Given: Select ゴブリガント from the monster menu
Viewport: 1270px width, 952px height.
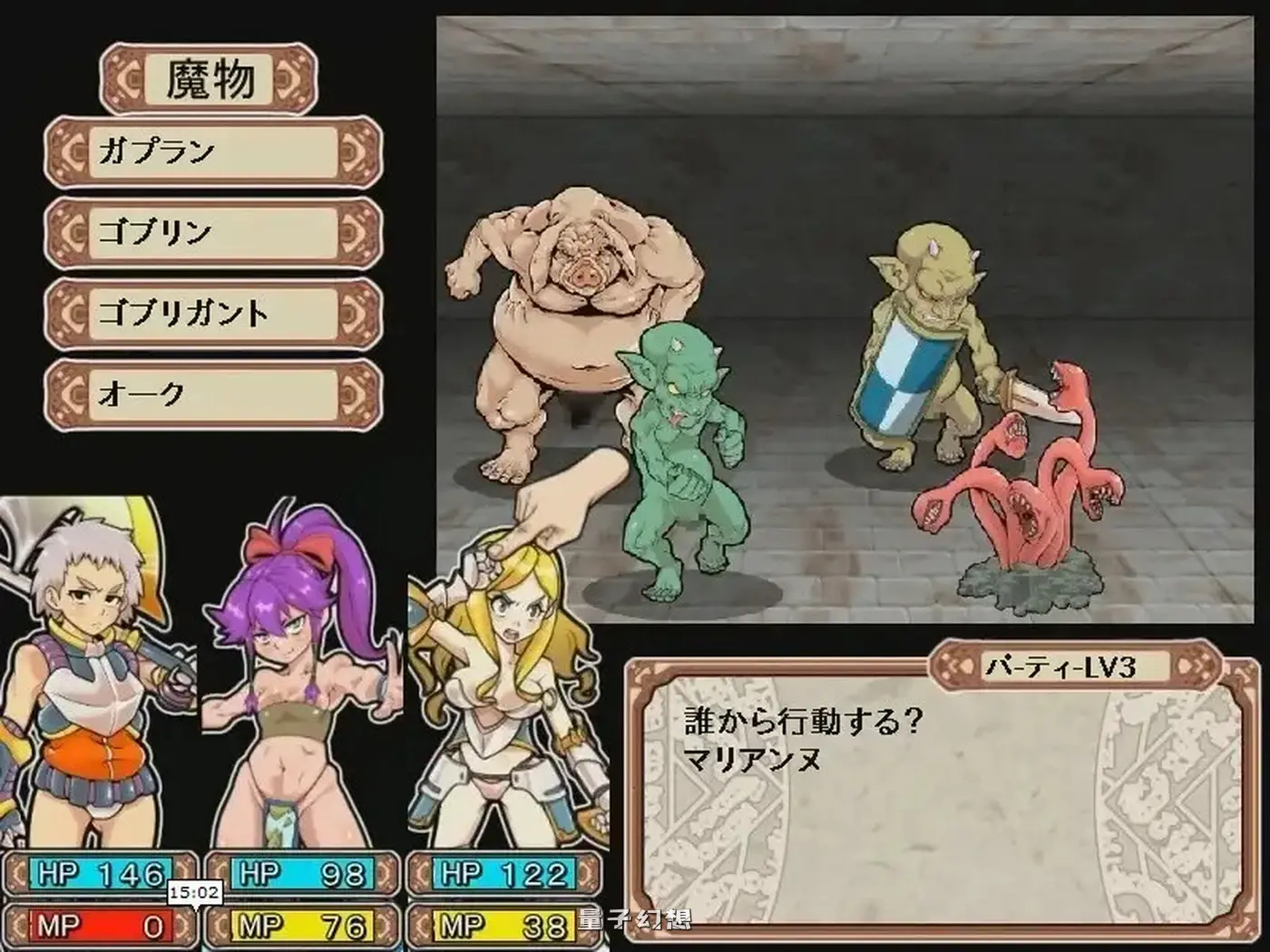Looking at the screenshot, I should pyautogui.click(x=209, y=313).
